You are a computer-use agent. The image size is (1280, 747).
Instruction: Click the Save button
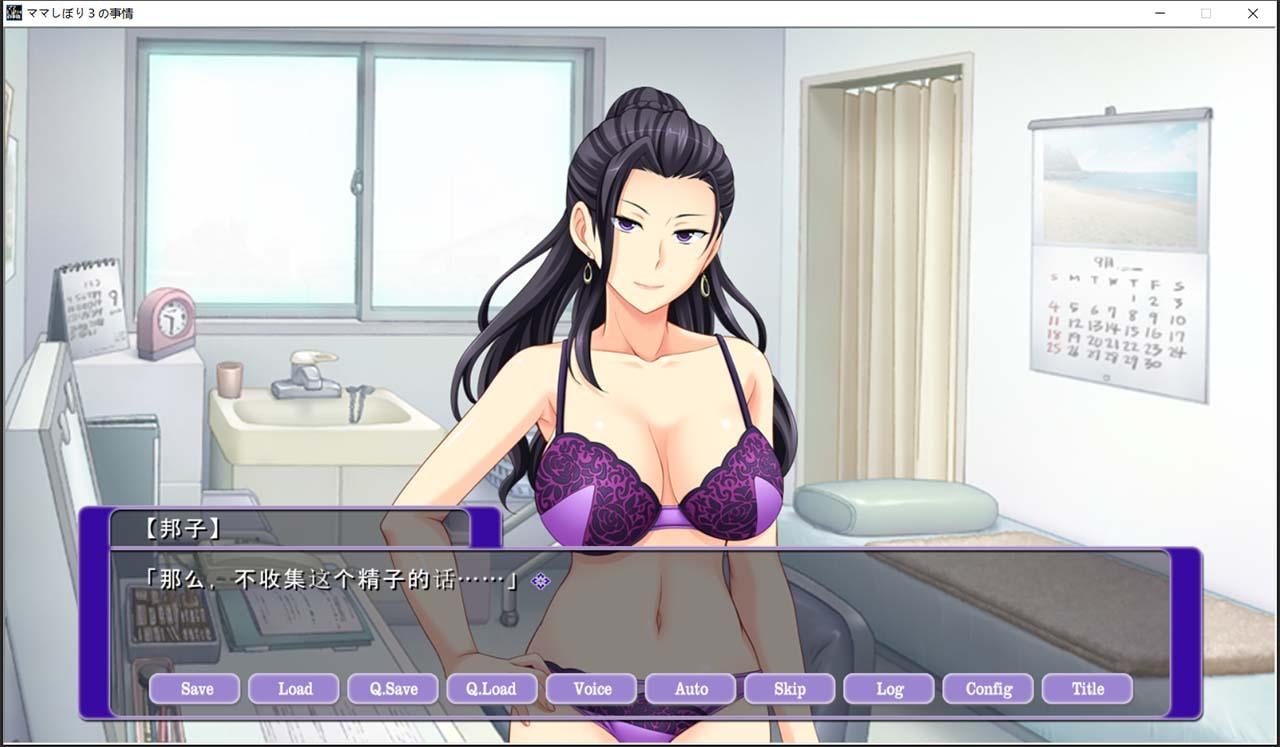click(x=195, y=689)
